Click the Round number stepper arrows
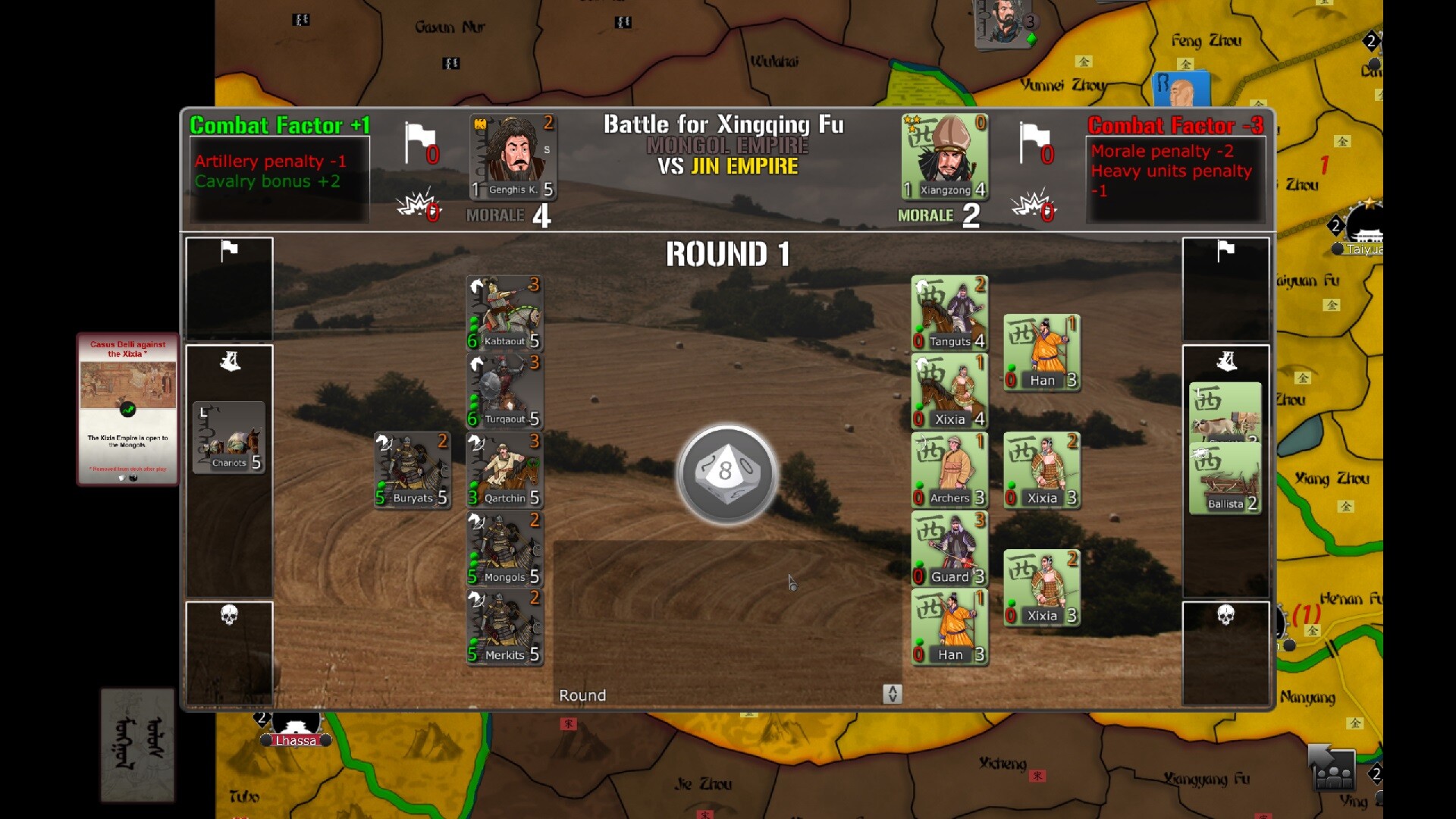The image size is (1456, 819). coord(893,695)
